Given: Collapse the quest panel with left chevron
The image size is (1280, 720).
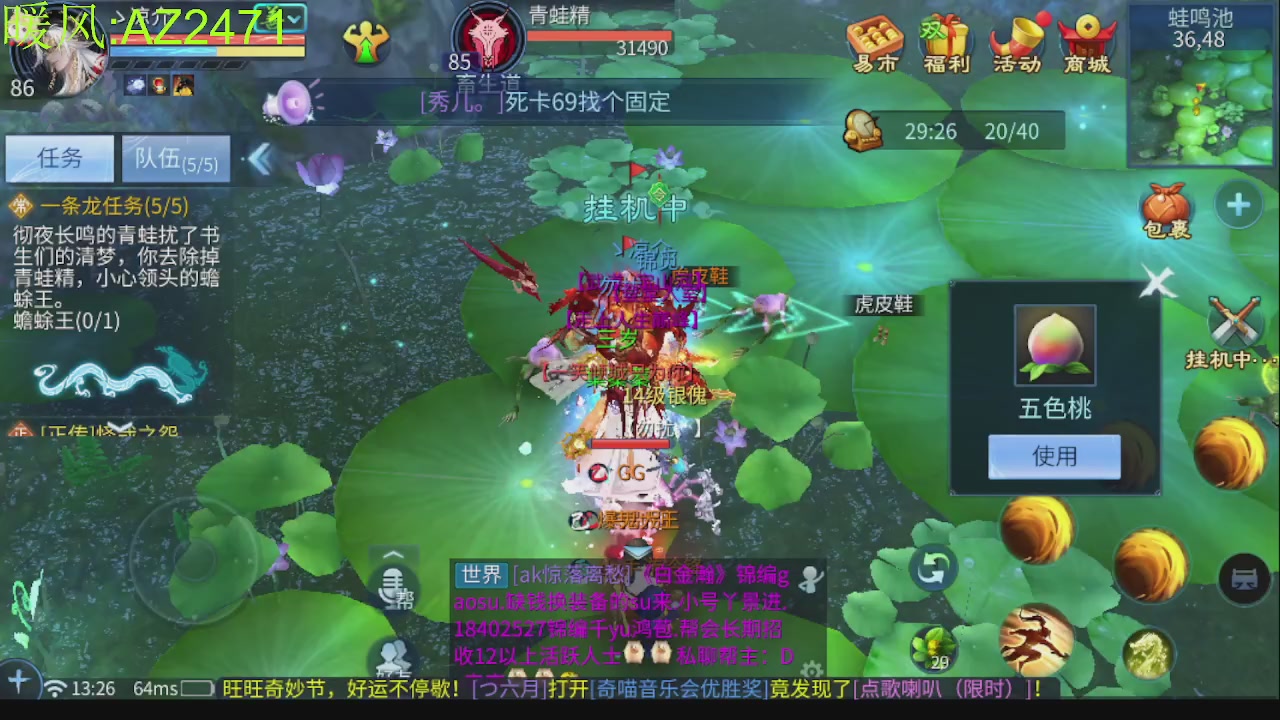Looking at the screenshot, I should click(260, 158).
